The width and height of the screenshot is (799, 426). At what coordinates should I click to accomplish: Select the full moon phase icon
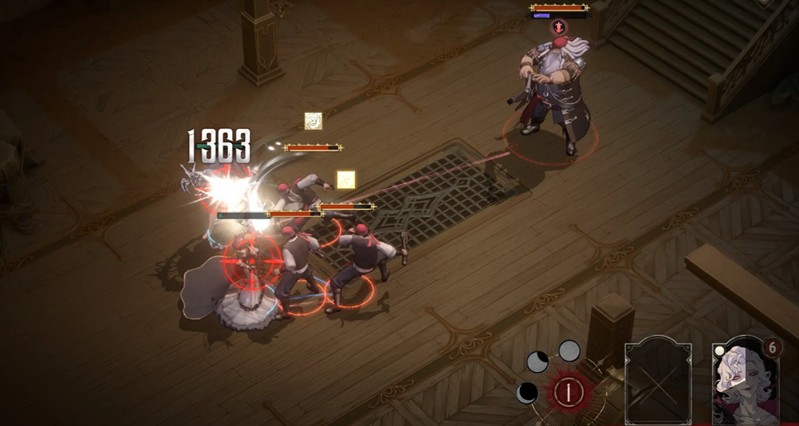[x=569, y=350]
